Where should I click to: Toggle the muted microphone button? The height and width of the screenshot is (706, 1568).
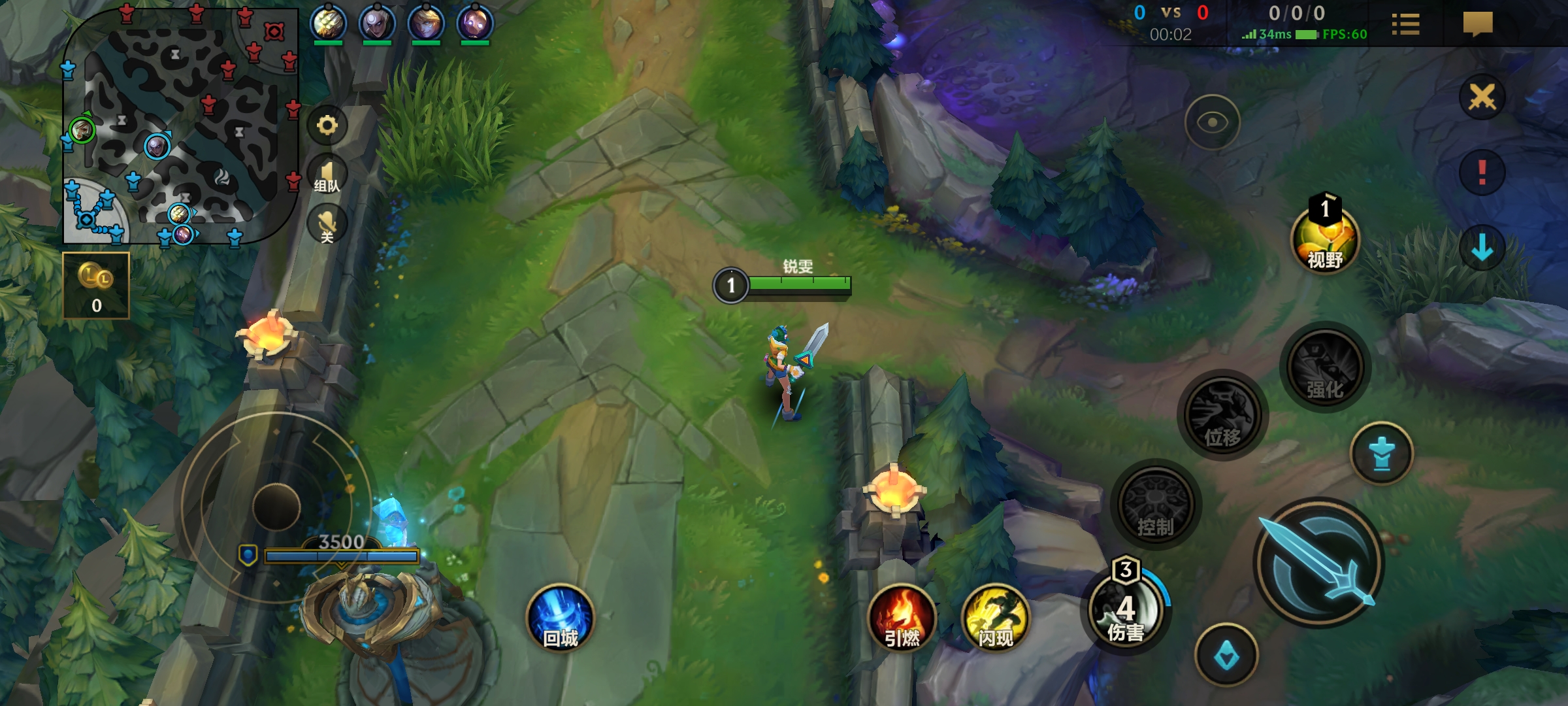(x=327, y=224)
